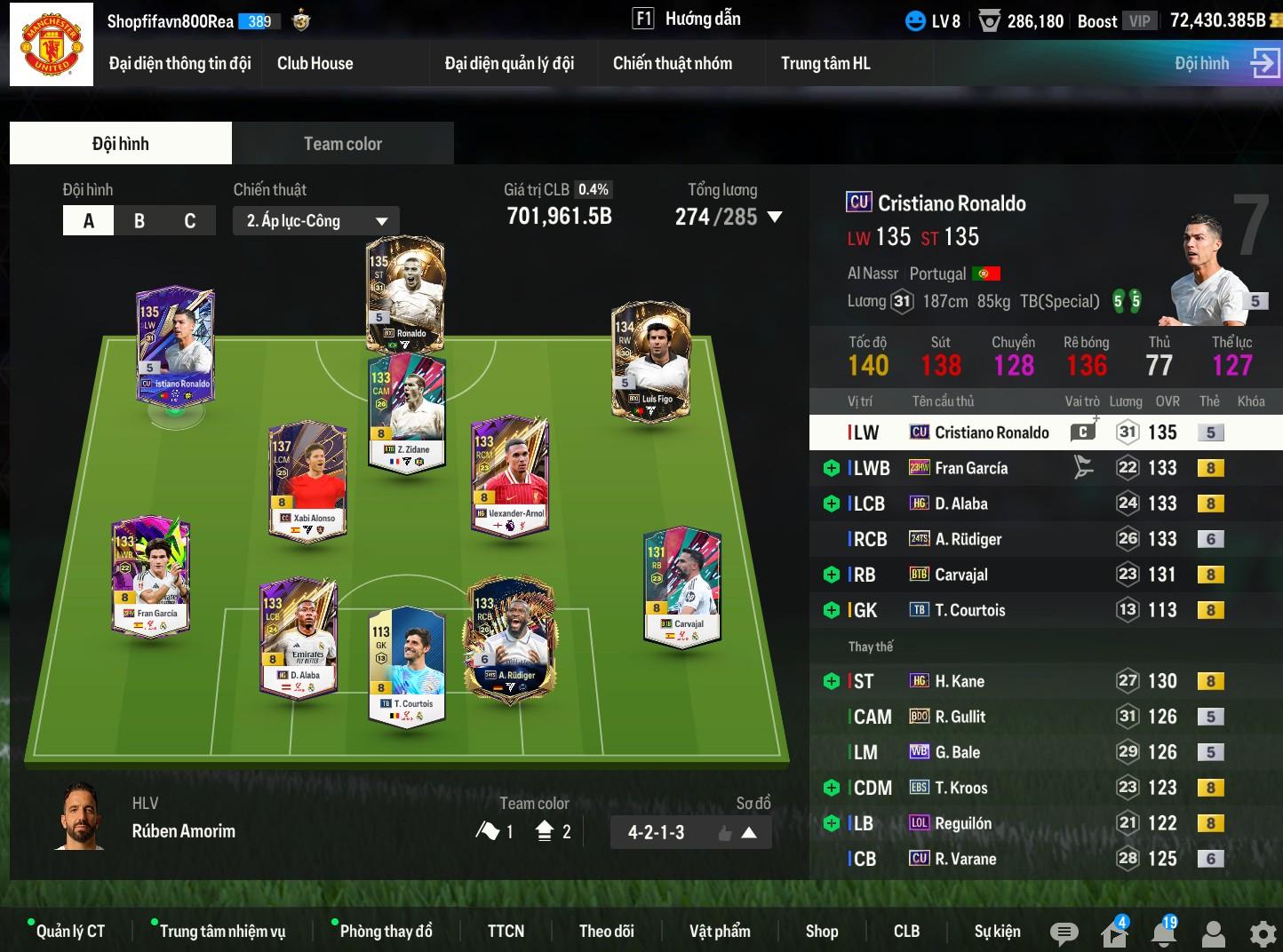Viewport: 1283px width, 952px height.
Task: Go to Trung tâm HL
Action: [825, 63]
